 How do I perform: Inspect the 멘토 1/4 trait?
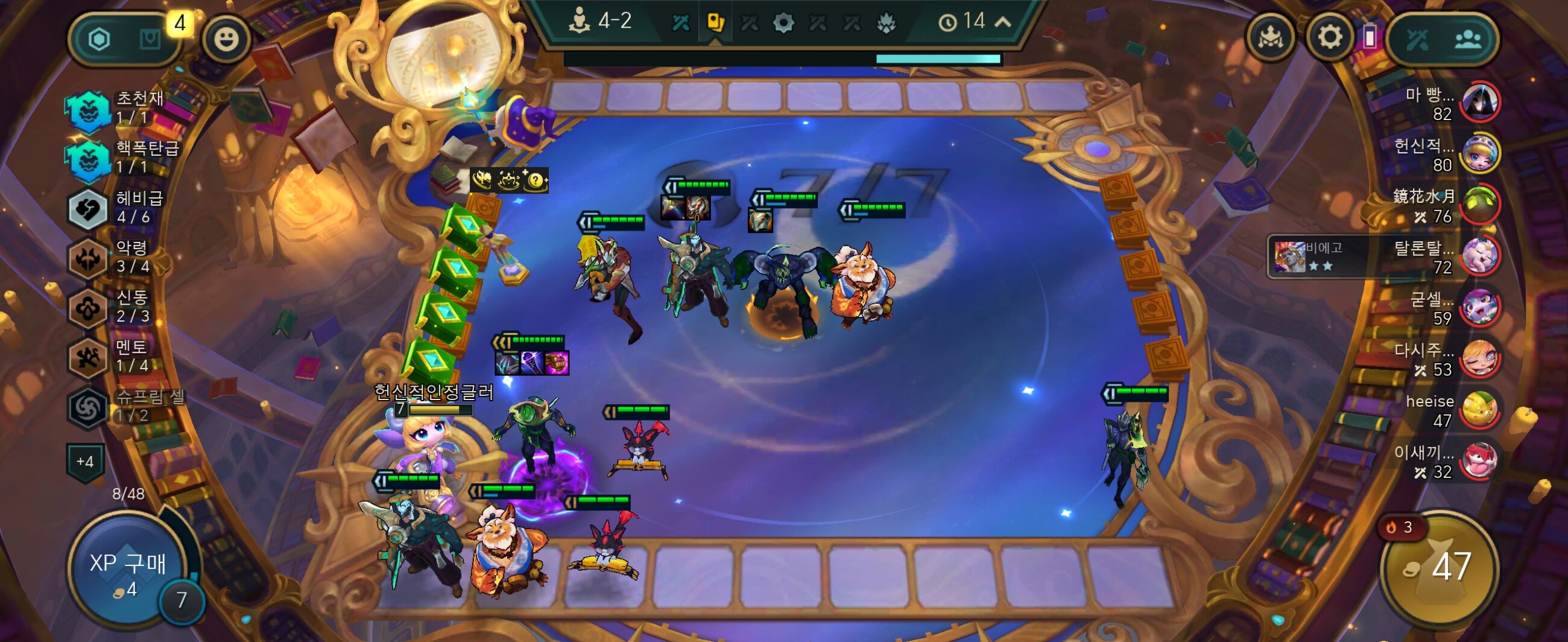click(x=88, y=358)
